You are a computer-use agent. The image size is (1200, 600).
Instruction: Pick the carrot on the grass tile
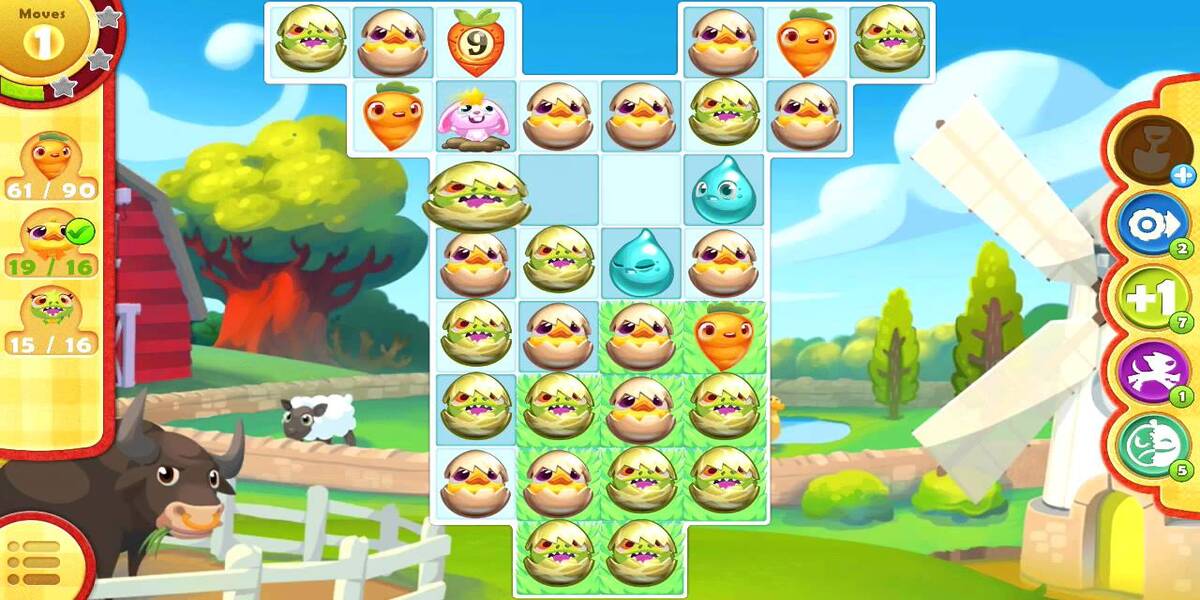(724, 338)
